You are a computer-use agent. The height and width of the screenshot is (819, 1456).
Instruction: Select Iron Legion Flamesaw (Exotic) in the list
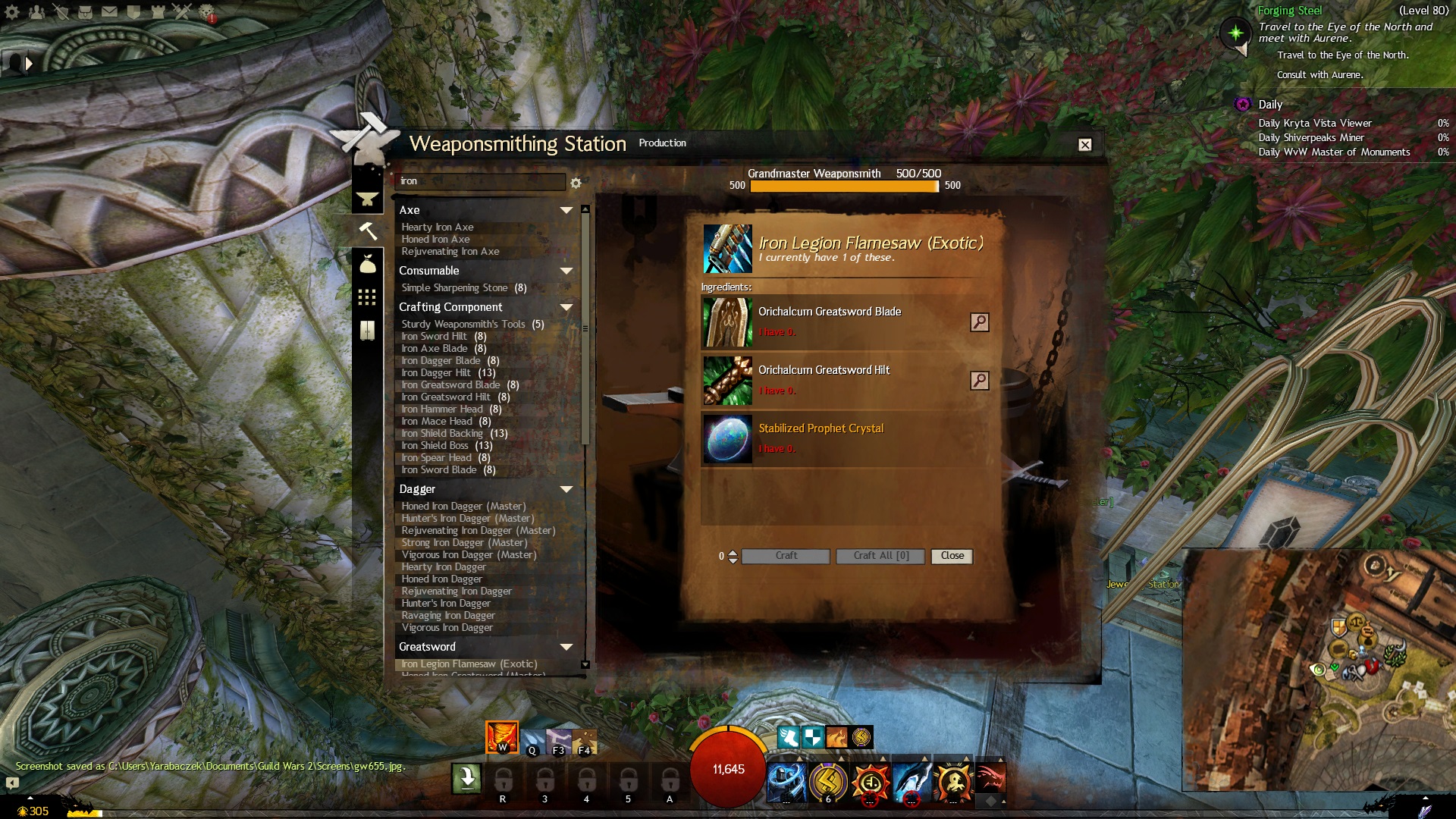(x=469, y=664)
